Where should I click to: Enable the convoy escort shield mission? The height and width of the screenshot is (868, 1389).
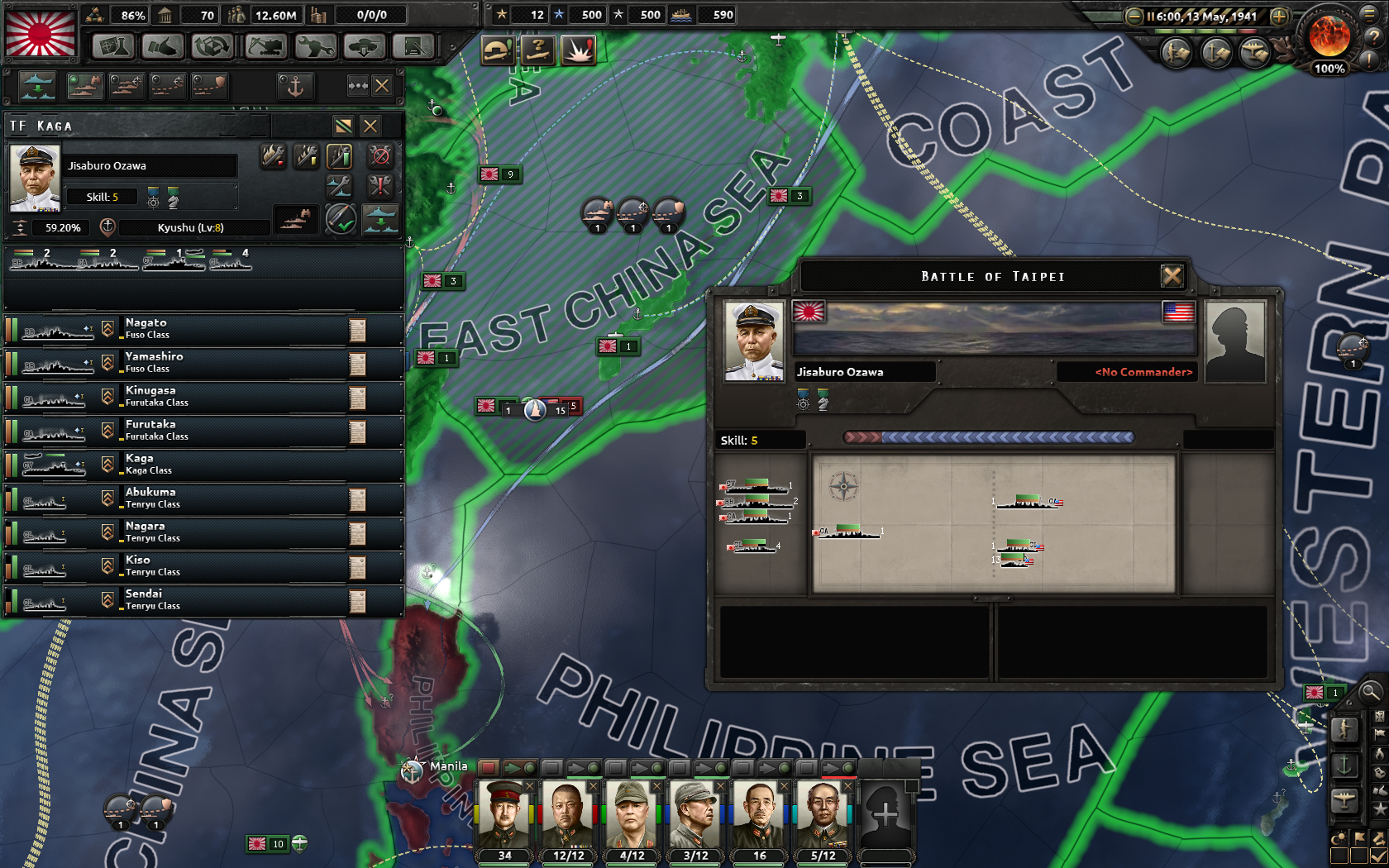pos(210,86)
